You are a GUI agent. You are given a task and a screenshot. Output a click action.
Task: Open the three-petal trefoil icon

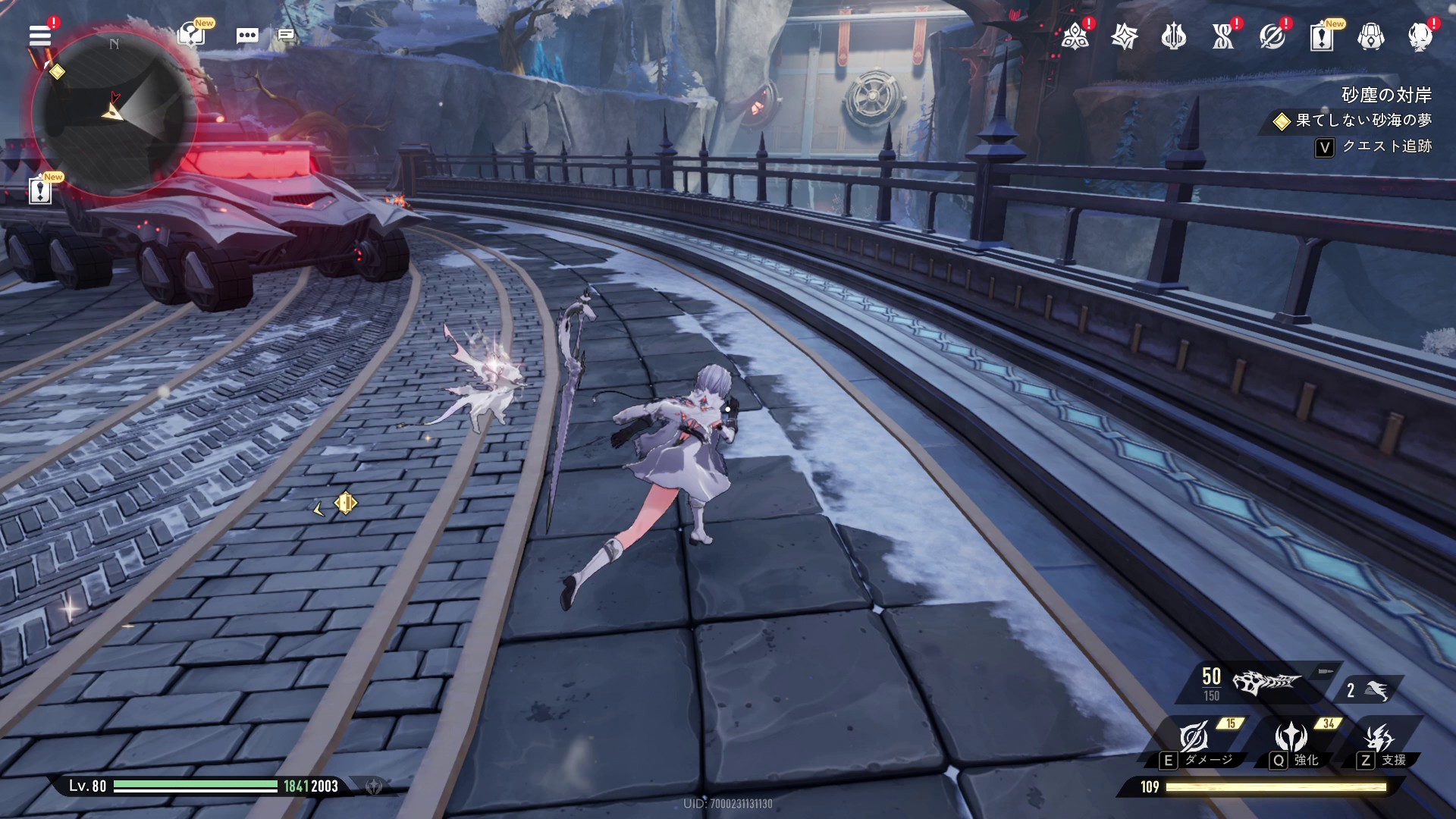pyautogui.click(x=1075, y=36)
